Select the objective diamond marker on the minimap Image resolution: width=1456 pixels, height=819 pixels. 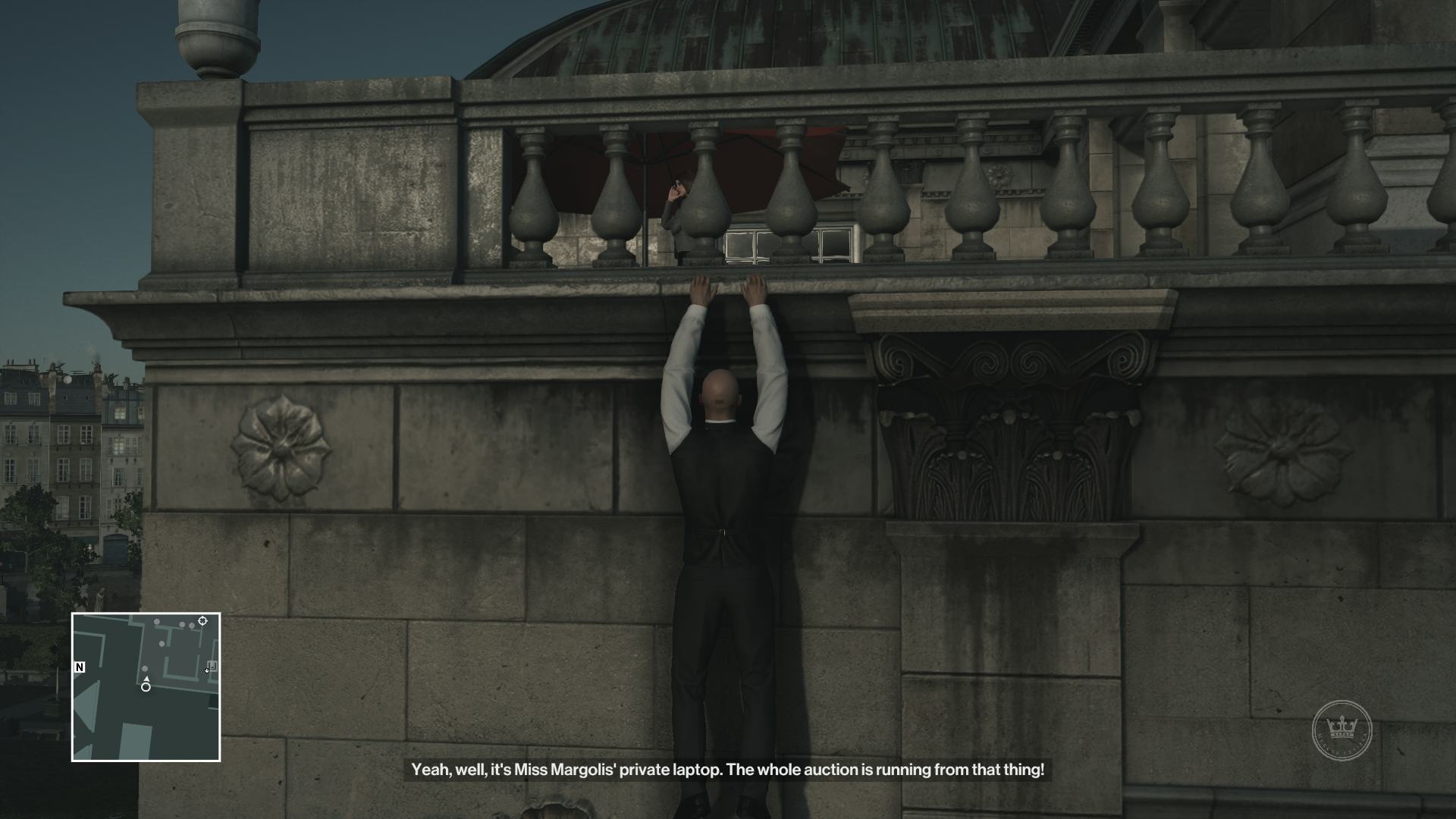[x=202, y=620]
